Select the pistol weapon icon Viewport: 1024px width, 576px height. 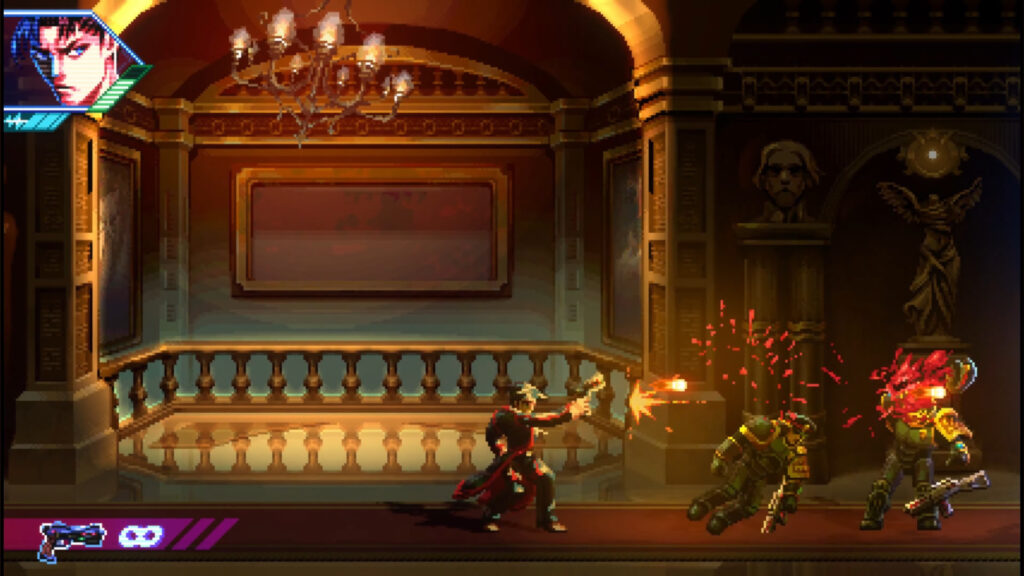[70, 537]
